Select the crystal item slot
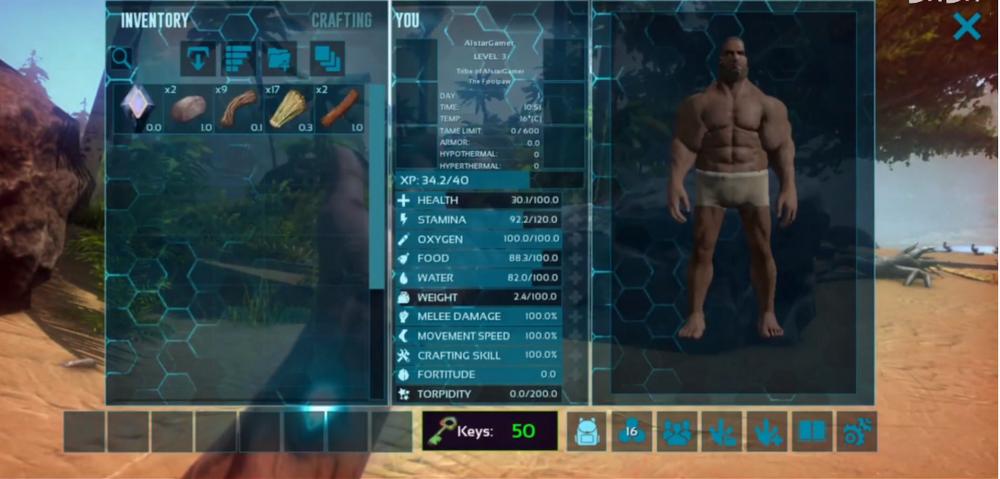 click(x=138, y=108)
